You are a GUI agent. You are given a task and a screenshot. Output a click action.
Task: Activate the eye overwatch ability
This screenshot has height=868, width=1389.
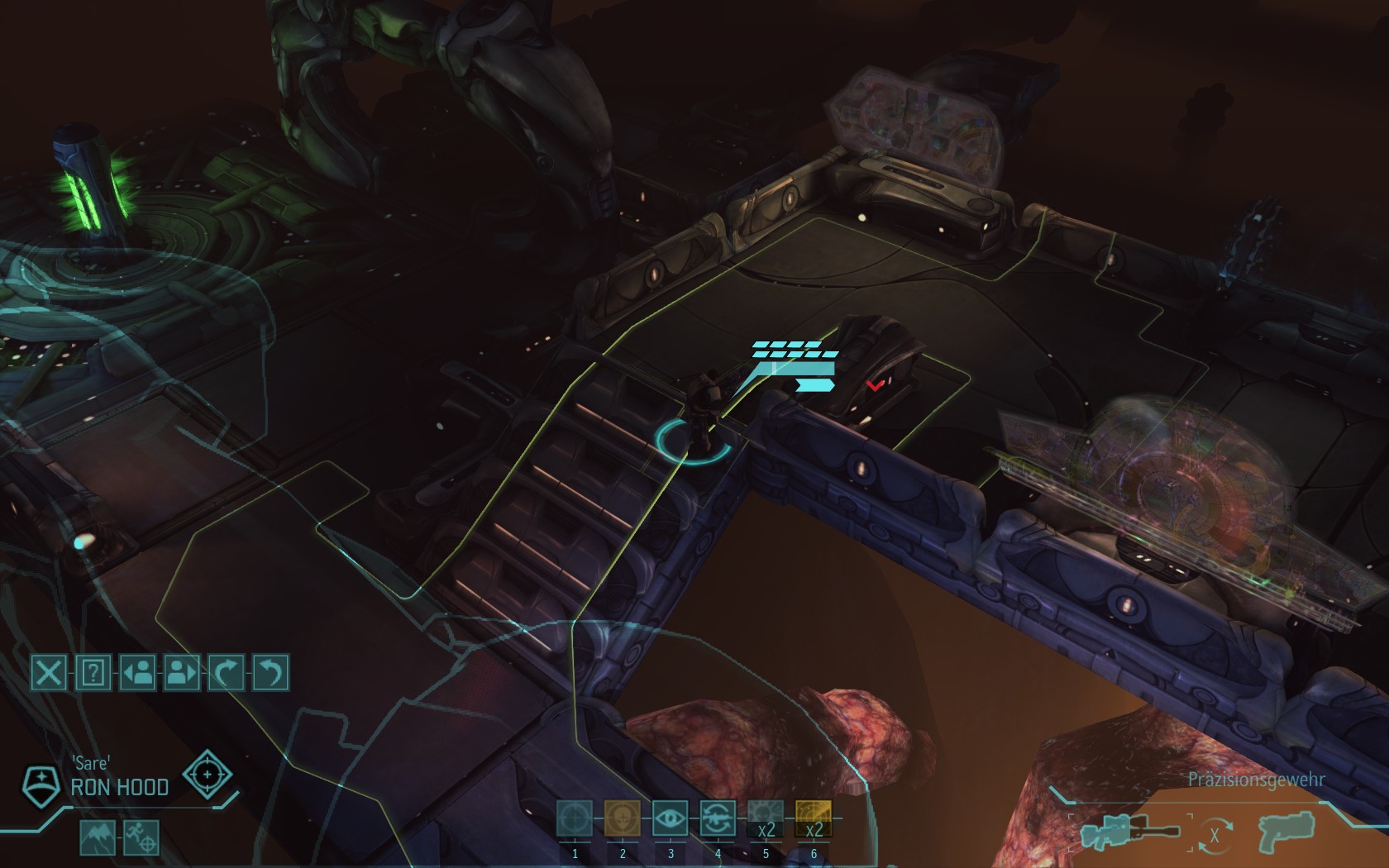click(x=671, y=818)
